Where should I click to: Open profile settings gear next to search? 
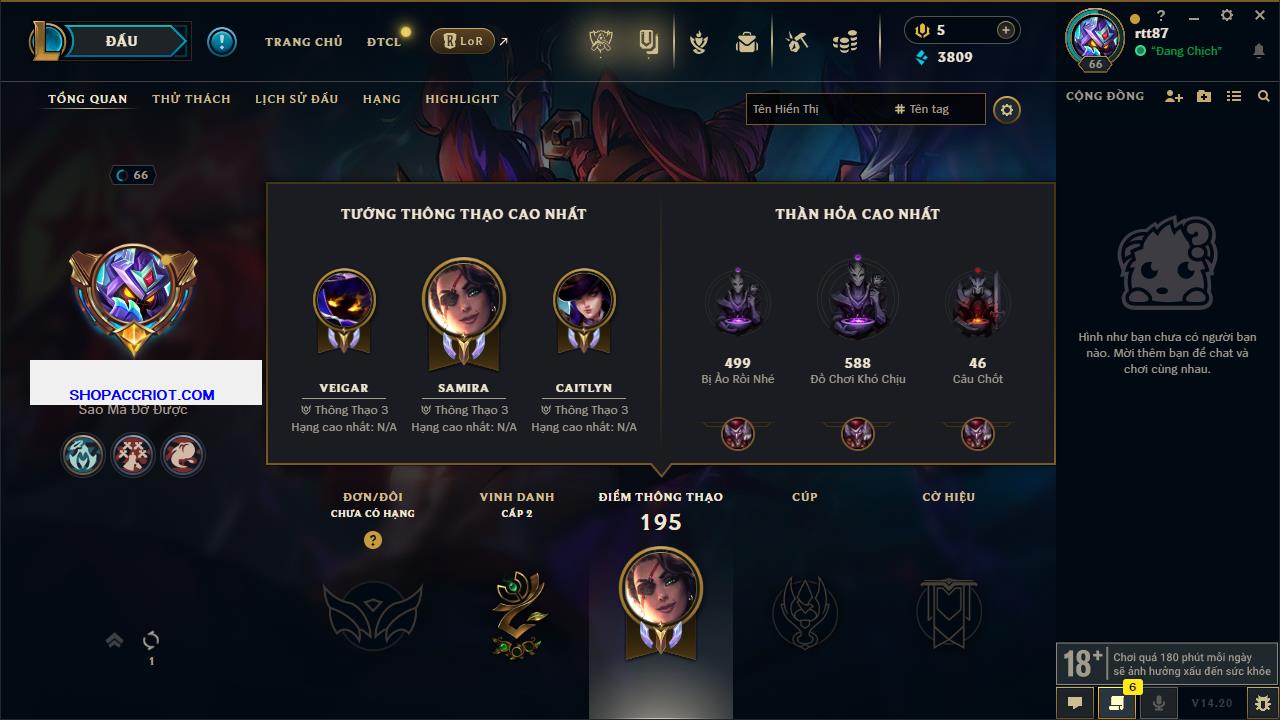coord(1007,110)
